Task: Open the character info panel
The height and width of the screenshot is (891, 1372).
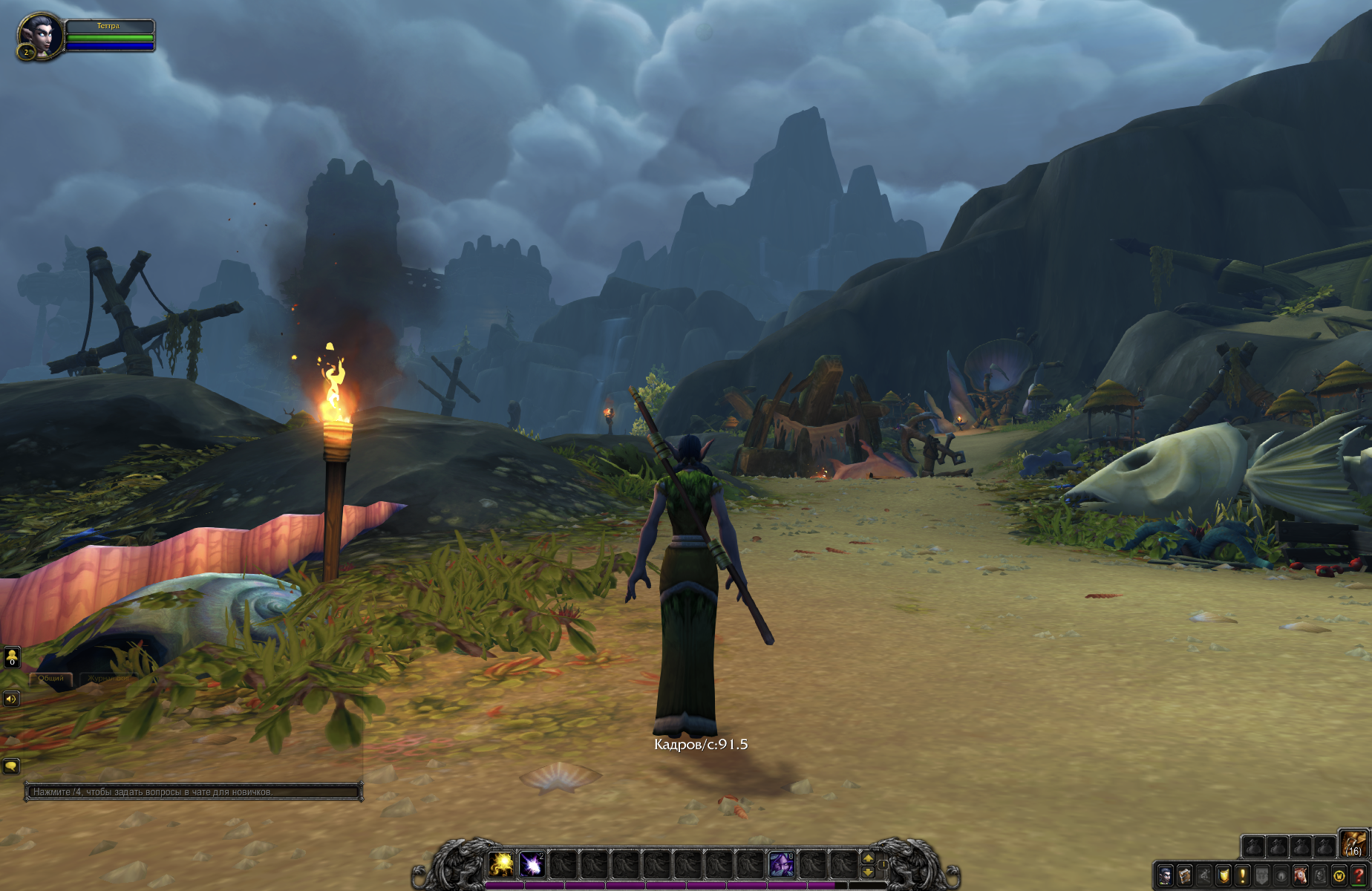Action: pos(1166,875)
